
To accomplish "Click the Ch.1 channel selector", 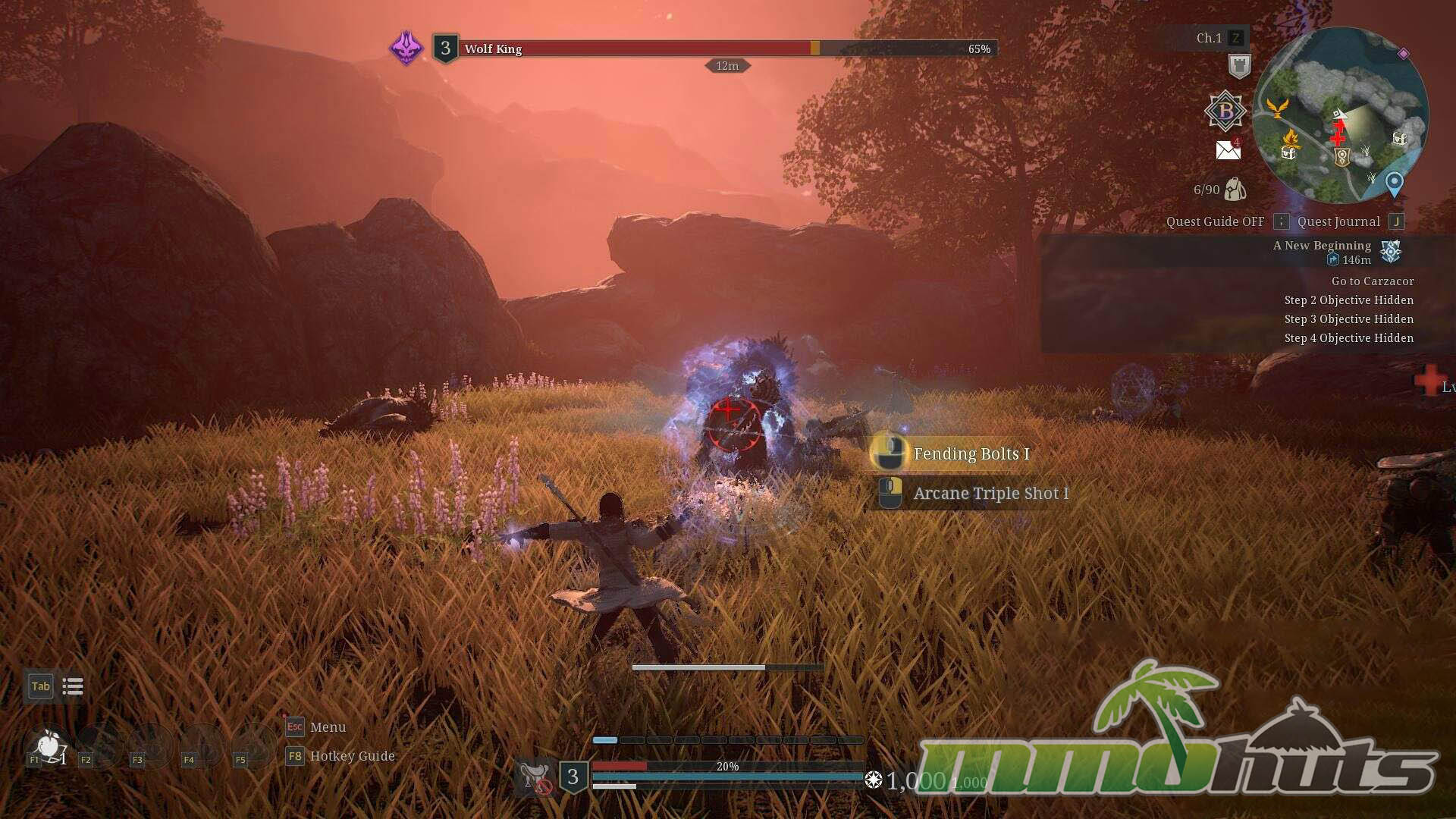I will pyautogui.click(x=1209, y=38).
